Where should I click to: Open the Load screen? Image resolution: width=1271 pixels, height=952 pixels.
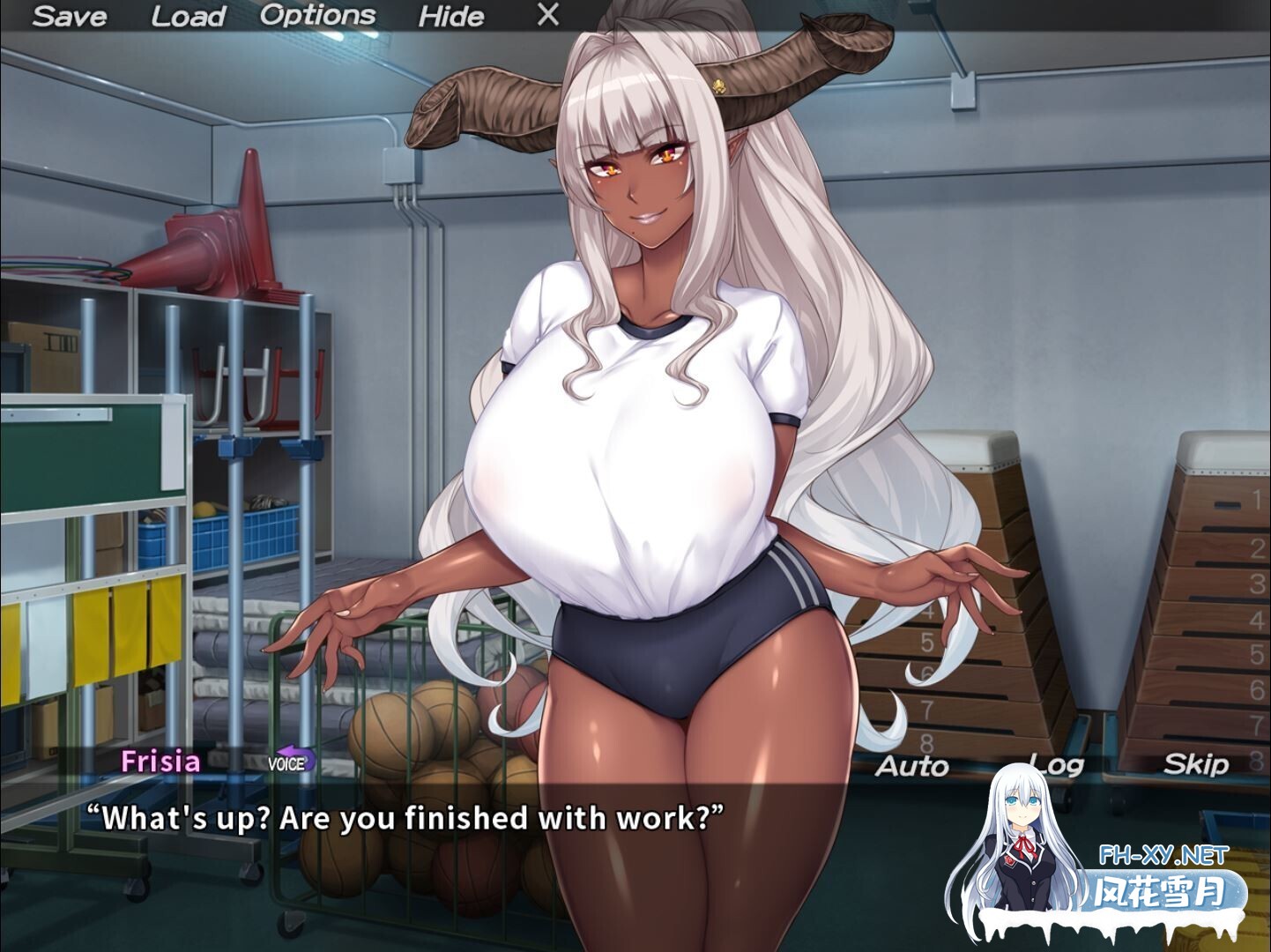[x=188, y=15]
